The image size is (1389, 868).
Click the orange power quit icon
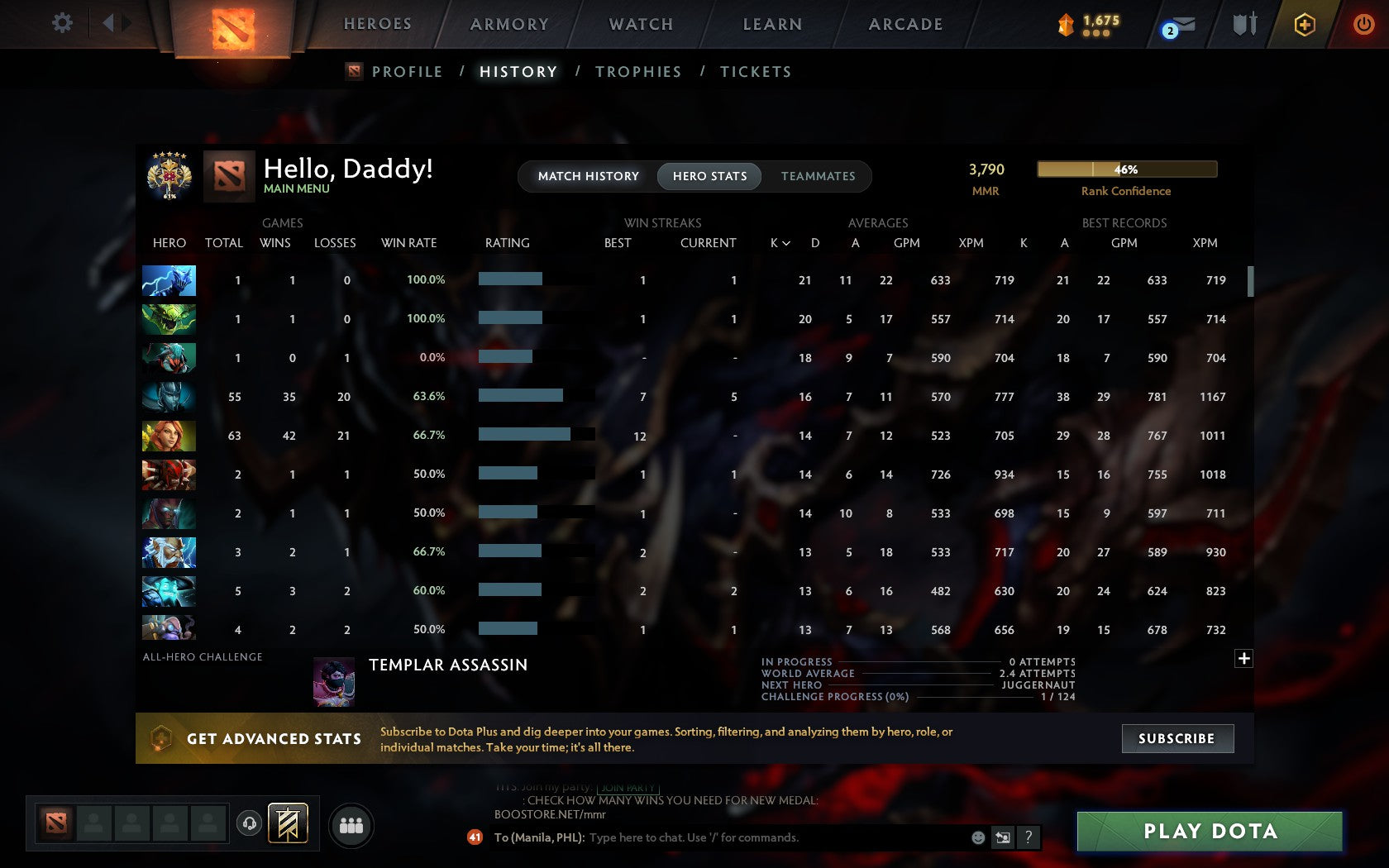[x=1364, y=24]
